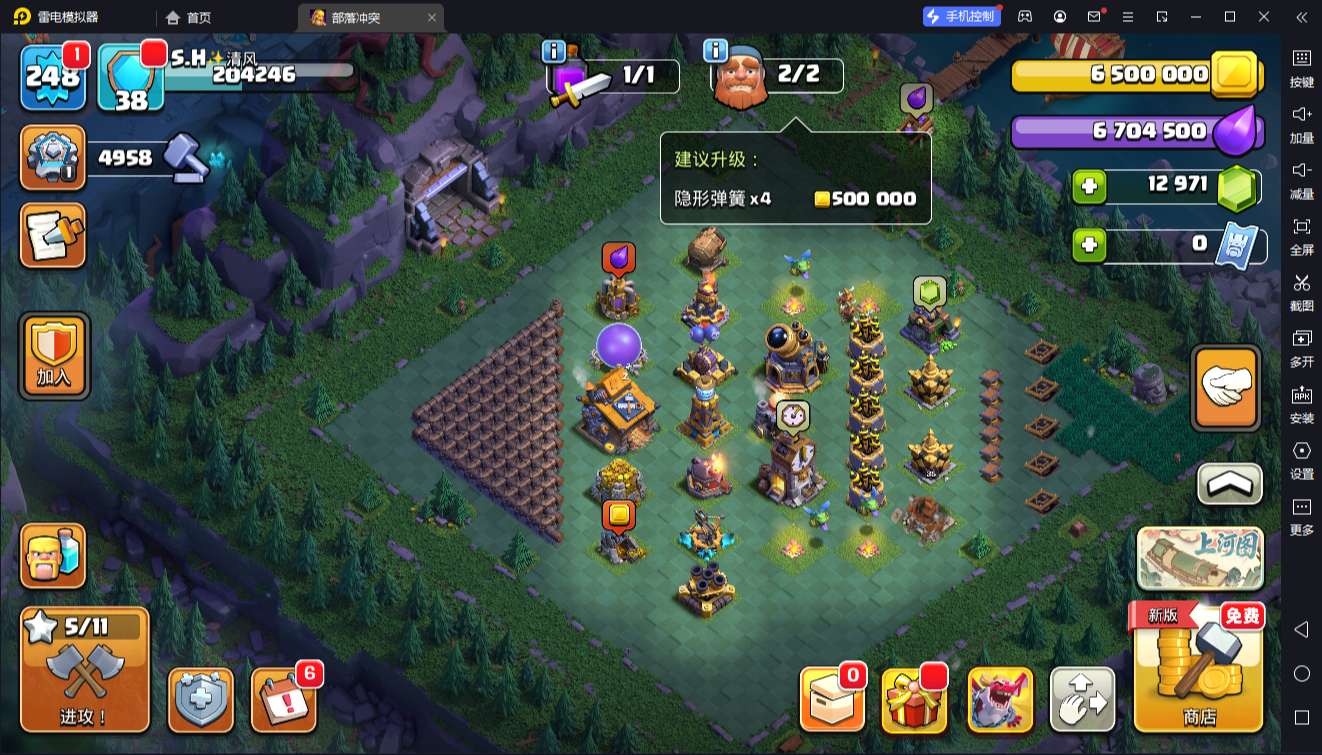Open the player level 248 profile badge
This screenshot has width=1322, height=755.
[52, 76]
